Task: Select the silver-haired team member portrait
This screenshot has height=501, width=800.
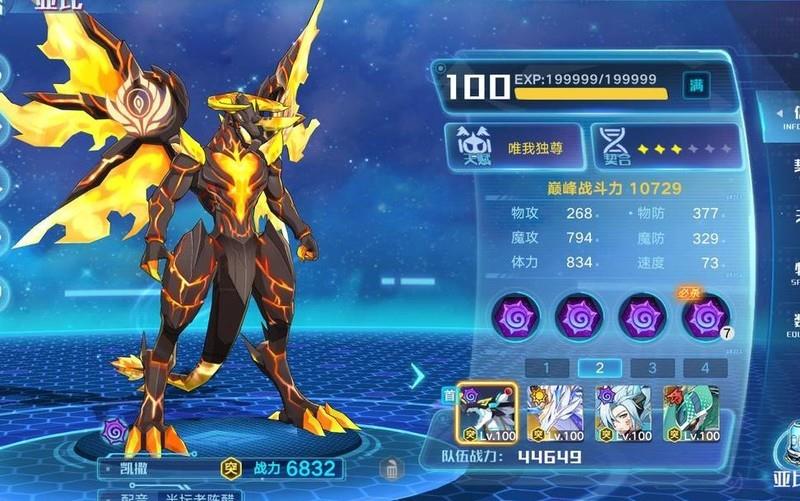Action: (623, 413)
